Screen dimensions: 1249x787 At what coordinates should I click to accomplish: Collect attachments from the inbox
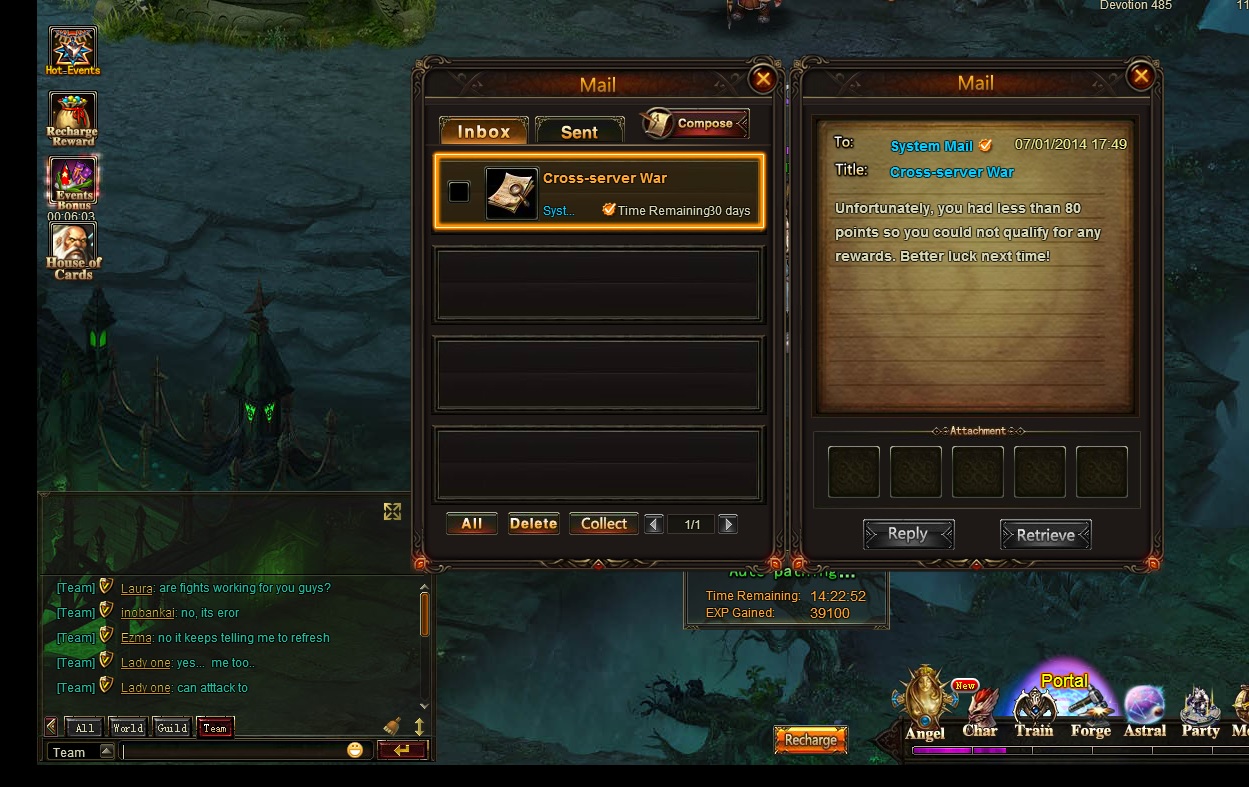tap(604, 524)
